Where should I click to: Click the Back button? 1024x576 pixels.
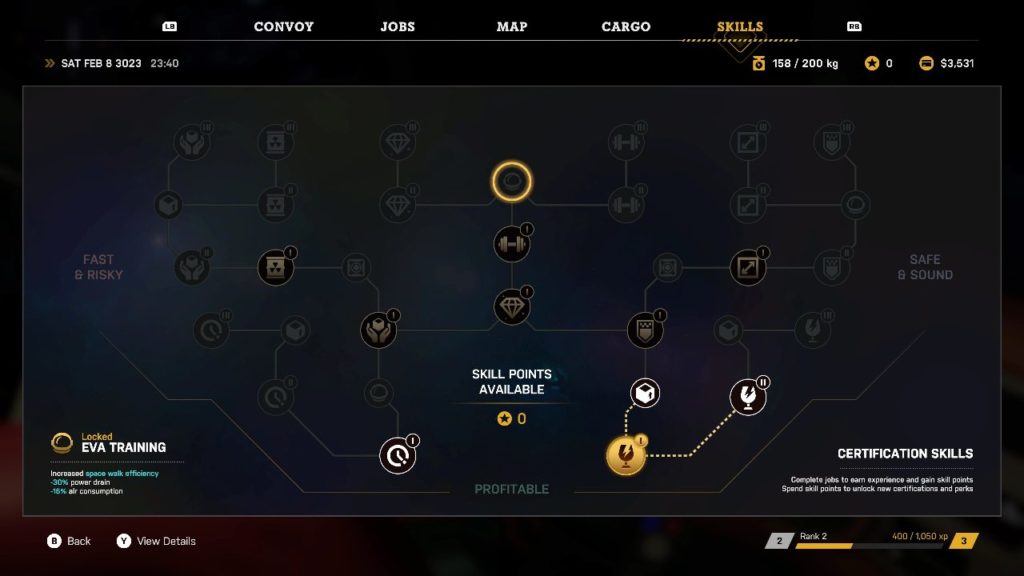(69, 541)
